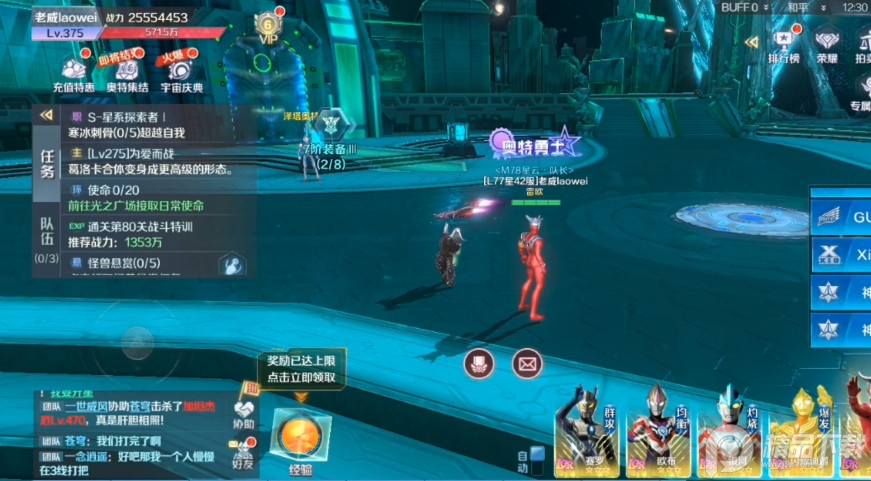This screenshot has width=871, height=481.
Task: Open the 排行榜 ranking board
Action: tap(783, 45)
